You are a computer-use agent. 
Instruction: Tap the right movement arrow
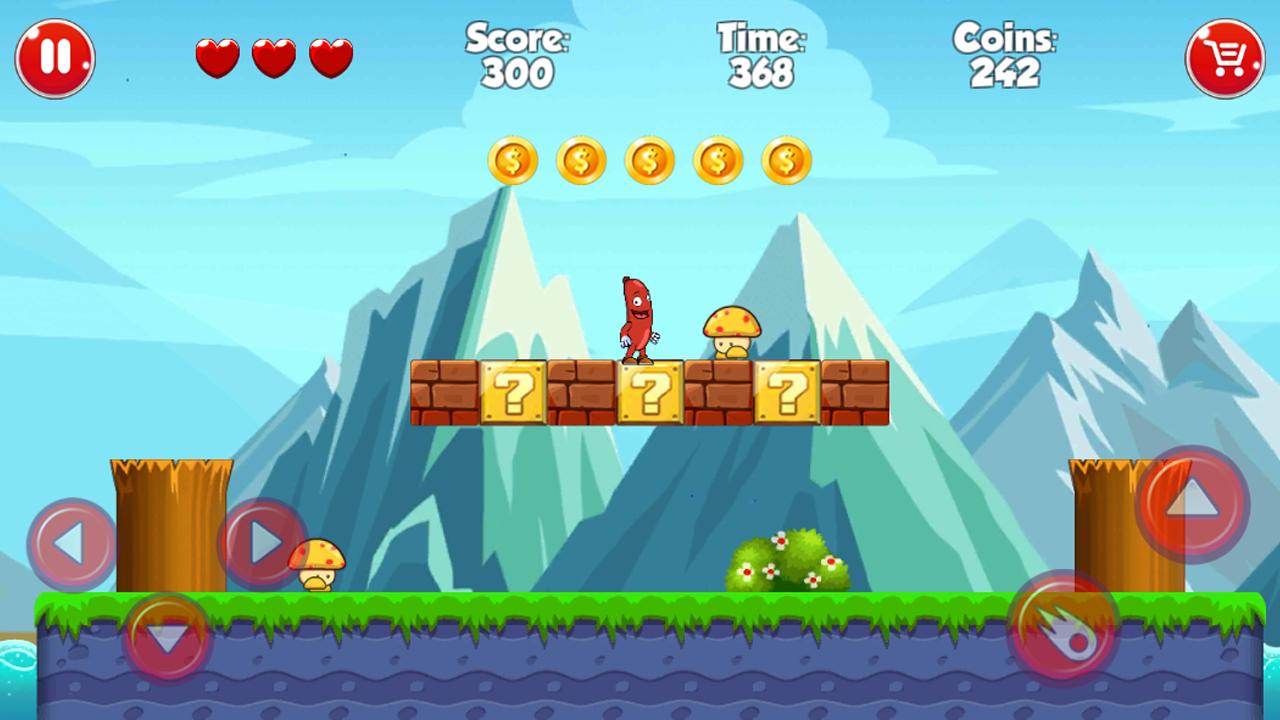pos(262,541)
